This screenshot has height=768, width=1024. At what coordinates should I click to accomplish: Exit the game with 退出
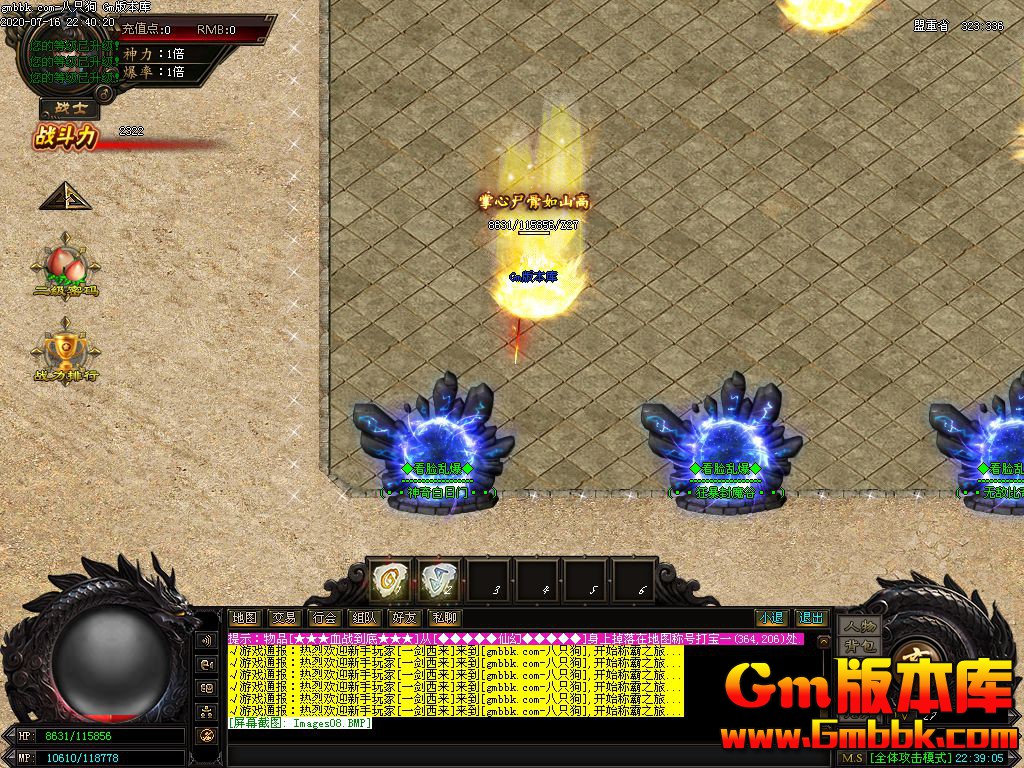pos(811,618)
